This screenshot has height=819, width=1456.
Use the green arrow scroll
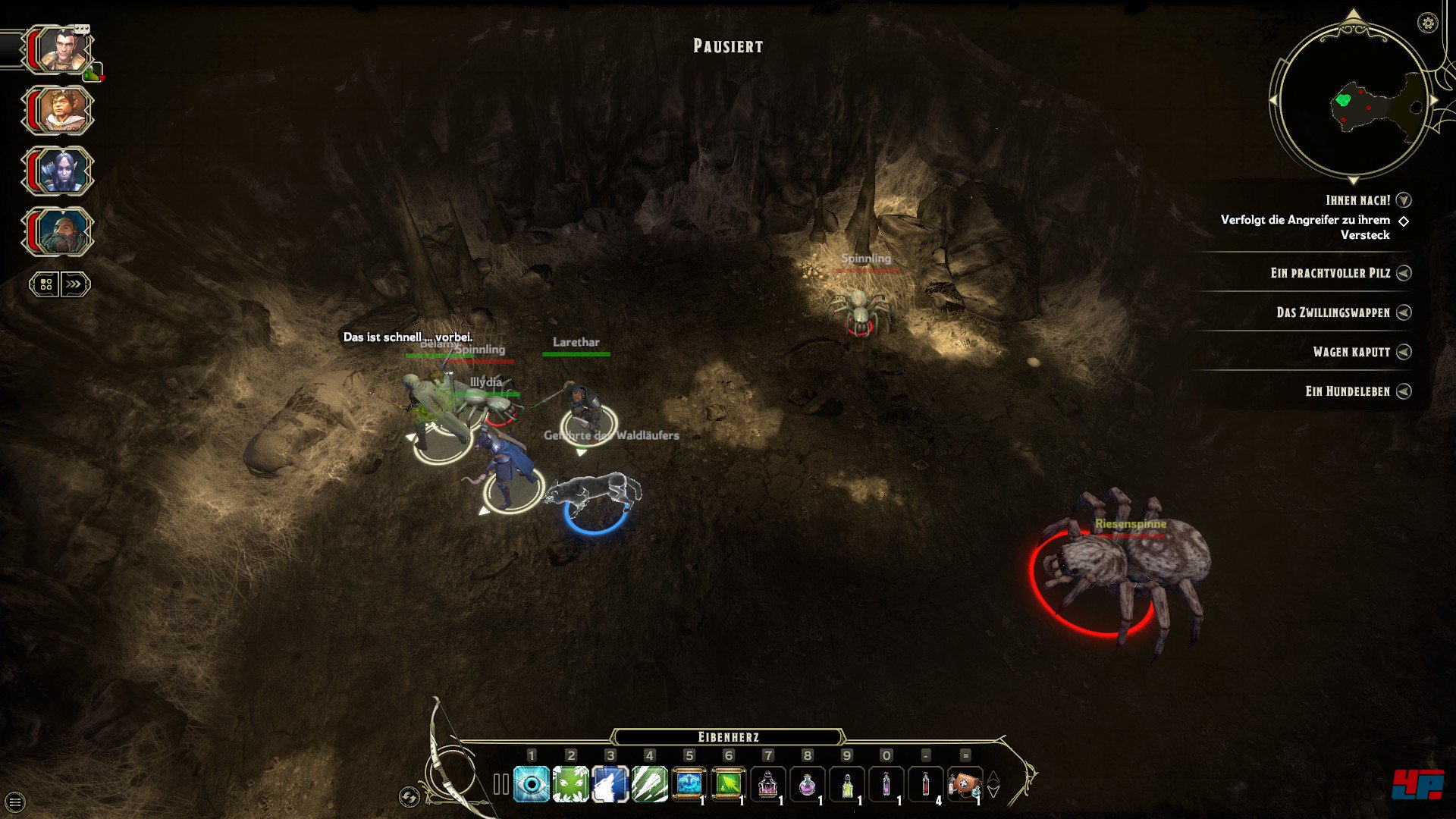point(729,784)
